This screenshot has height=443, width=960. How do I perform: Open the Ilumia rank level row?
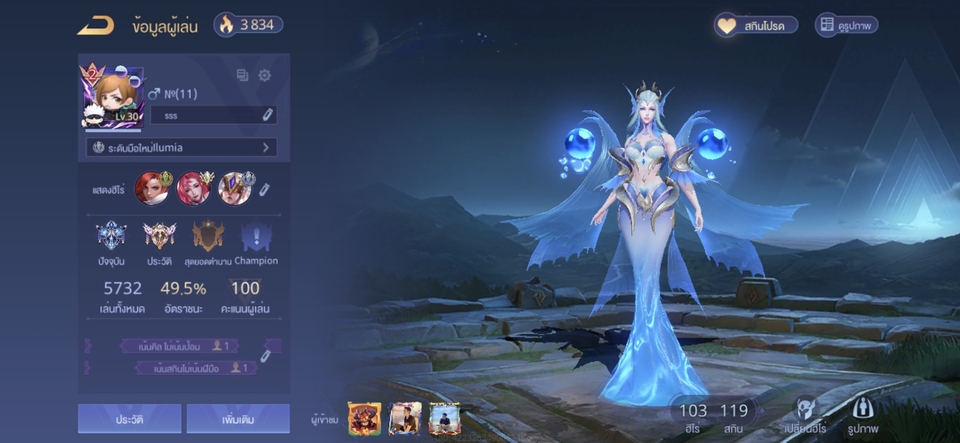181,147
